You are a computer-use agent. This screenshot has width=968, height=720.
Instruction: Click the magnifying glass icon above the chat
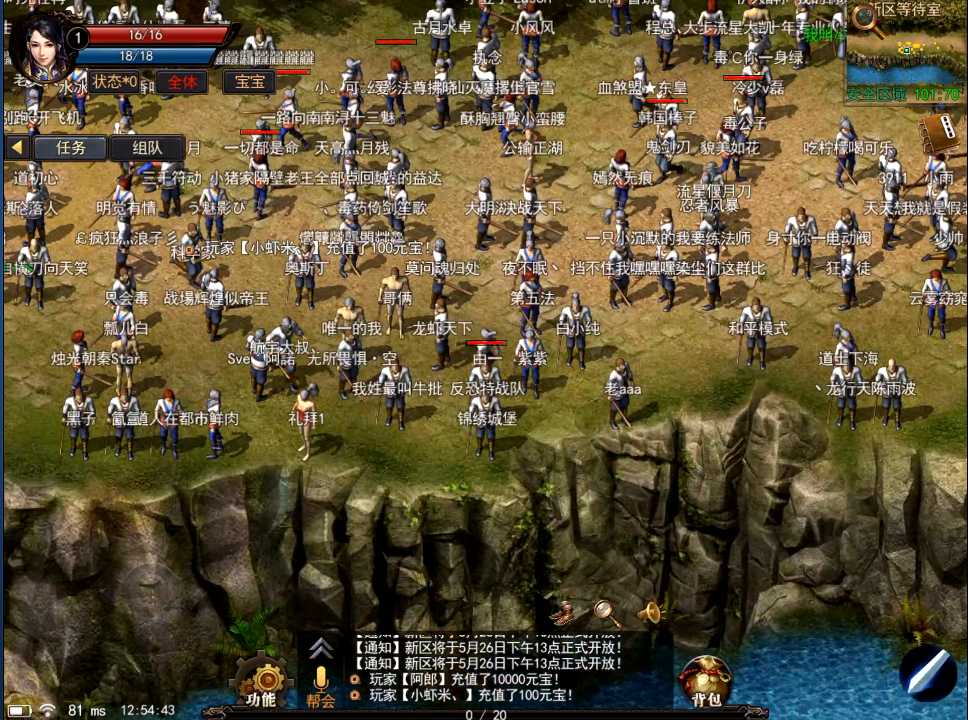607,611
